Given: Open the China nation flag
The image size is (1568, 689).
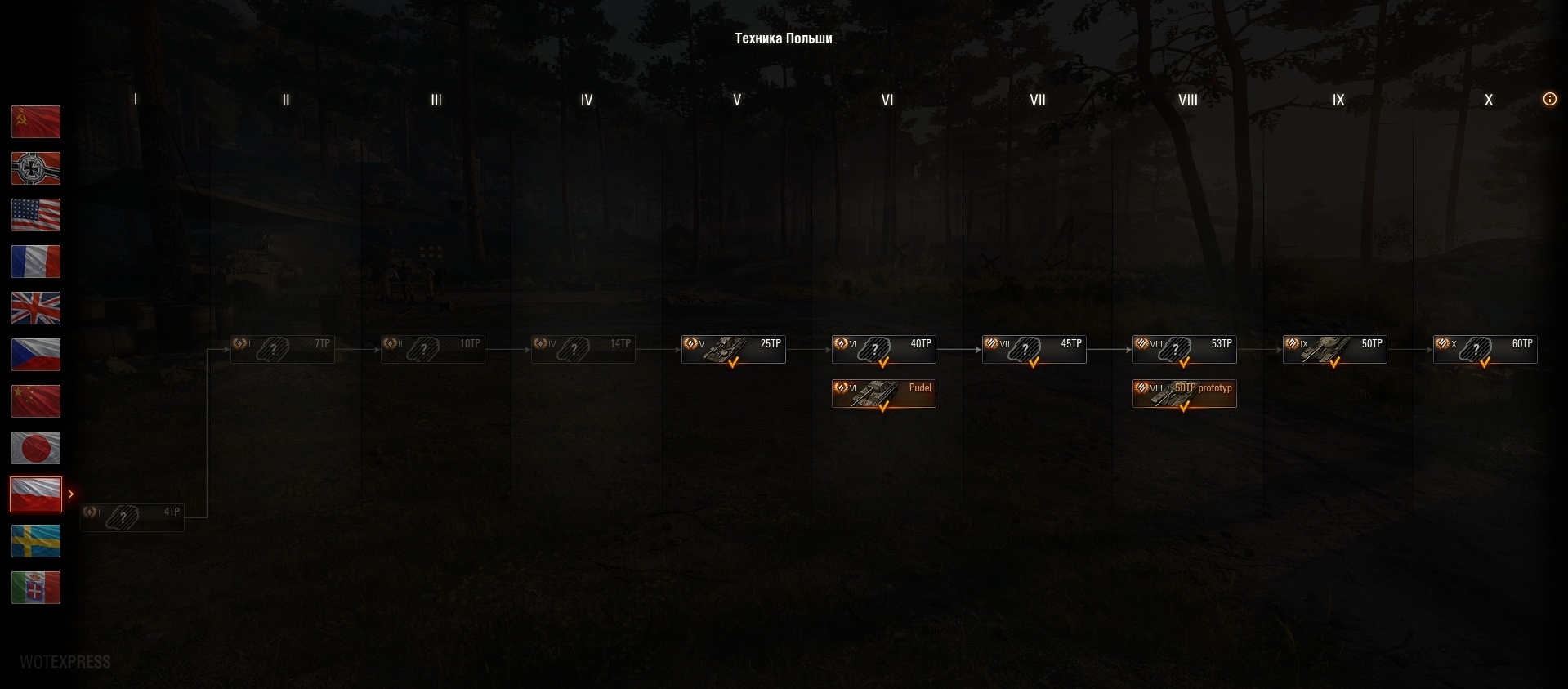Looking at the screenshot, I should [36, 401].
